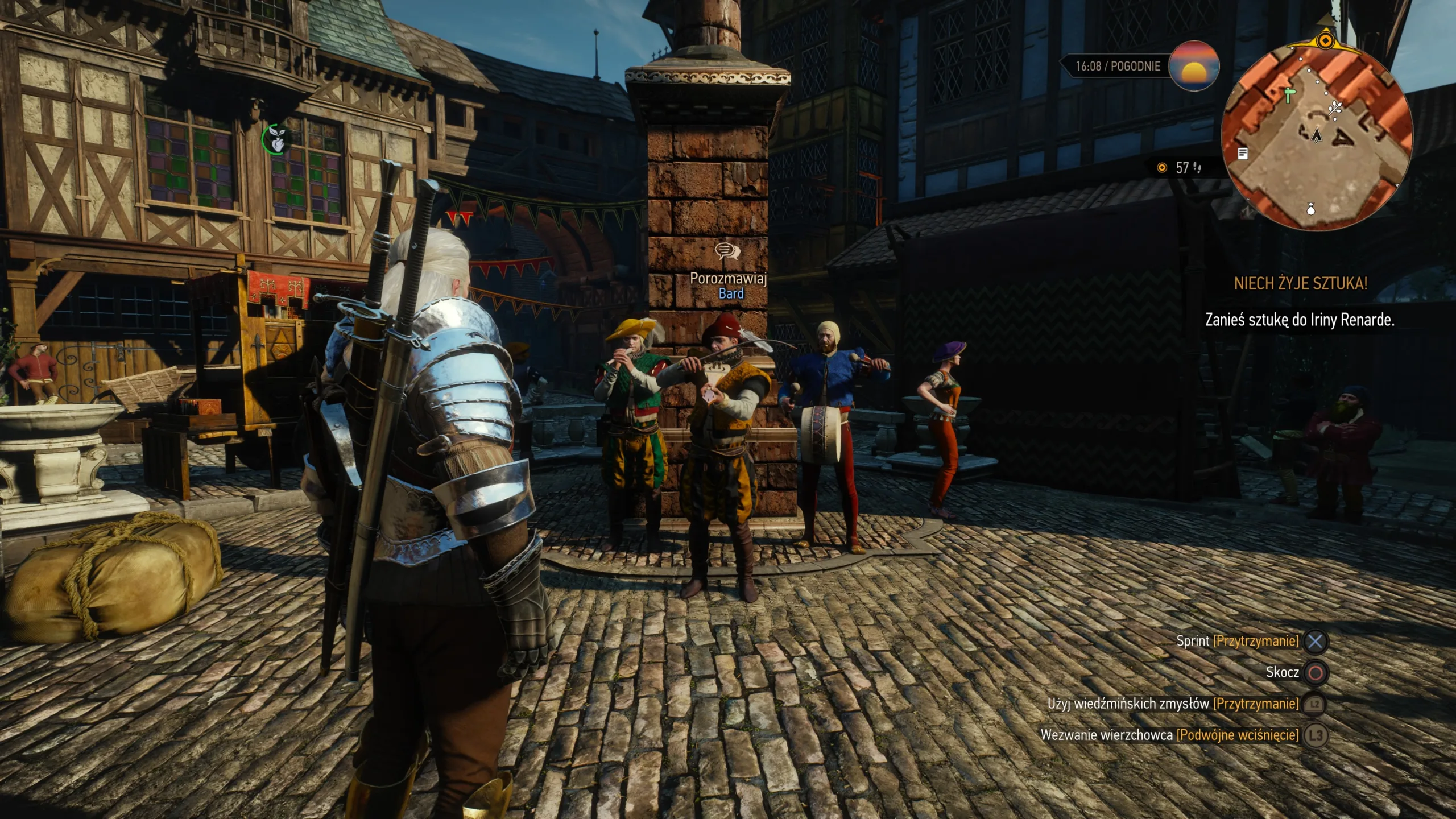Select the merchant pouch marker on the minimap

(1311, 209)
